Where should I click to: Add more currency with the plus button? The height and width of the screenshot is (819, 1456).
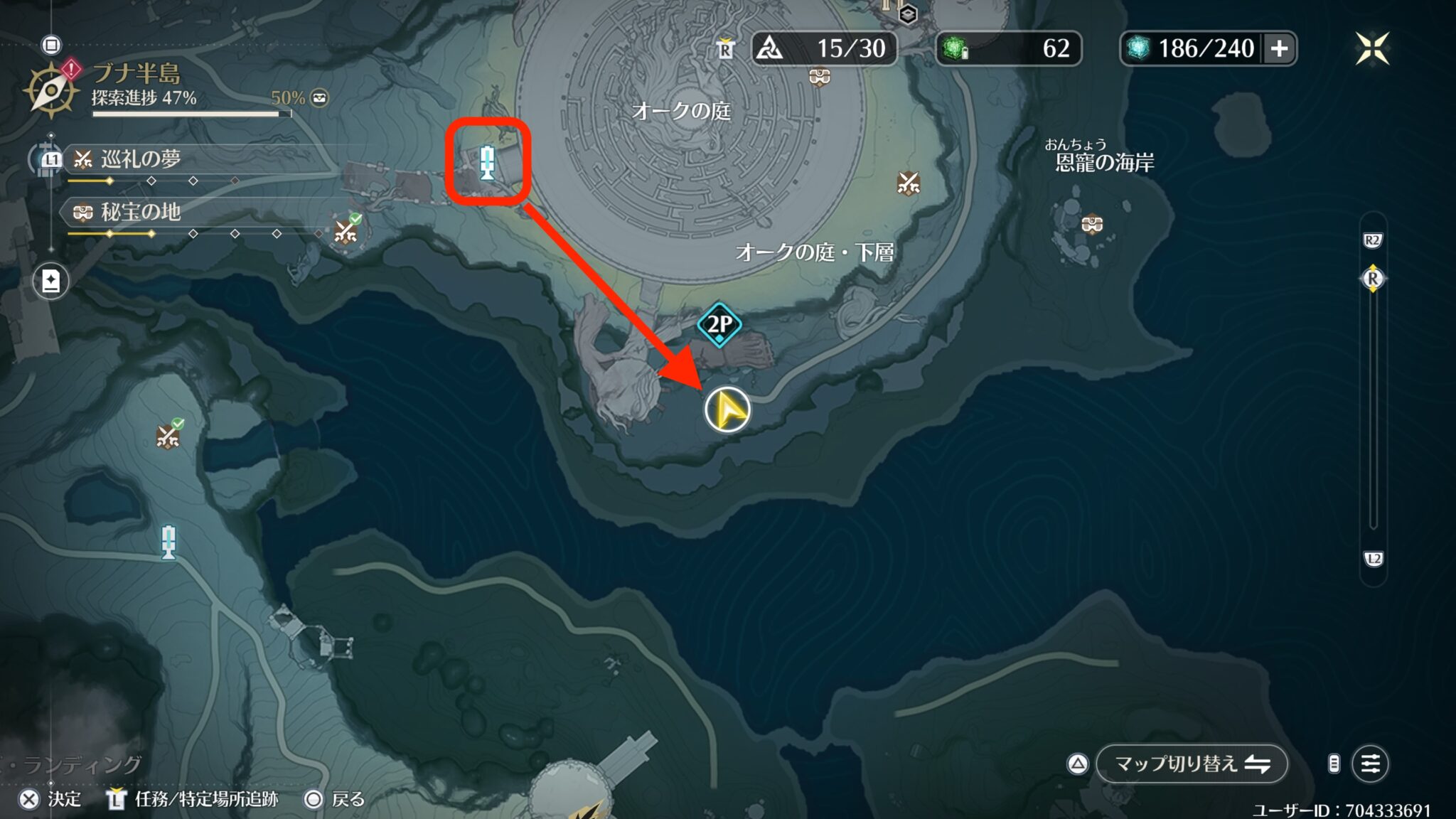[1279, 48]
